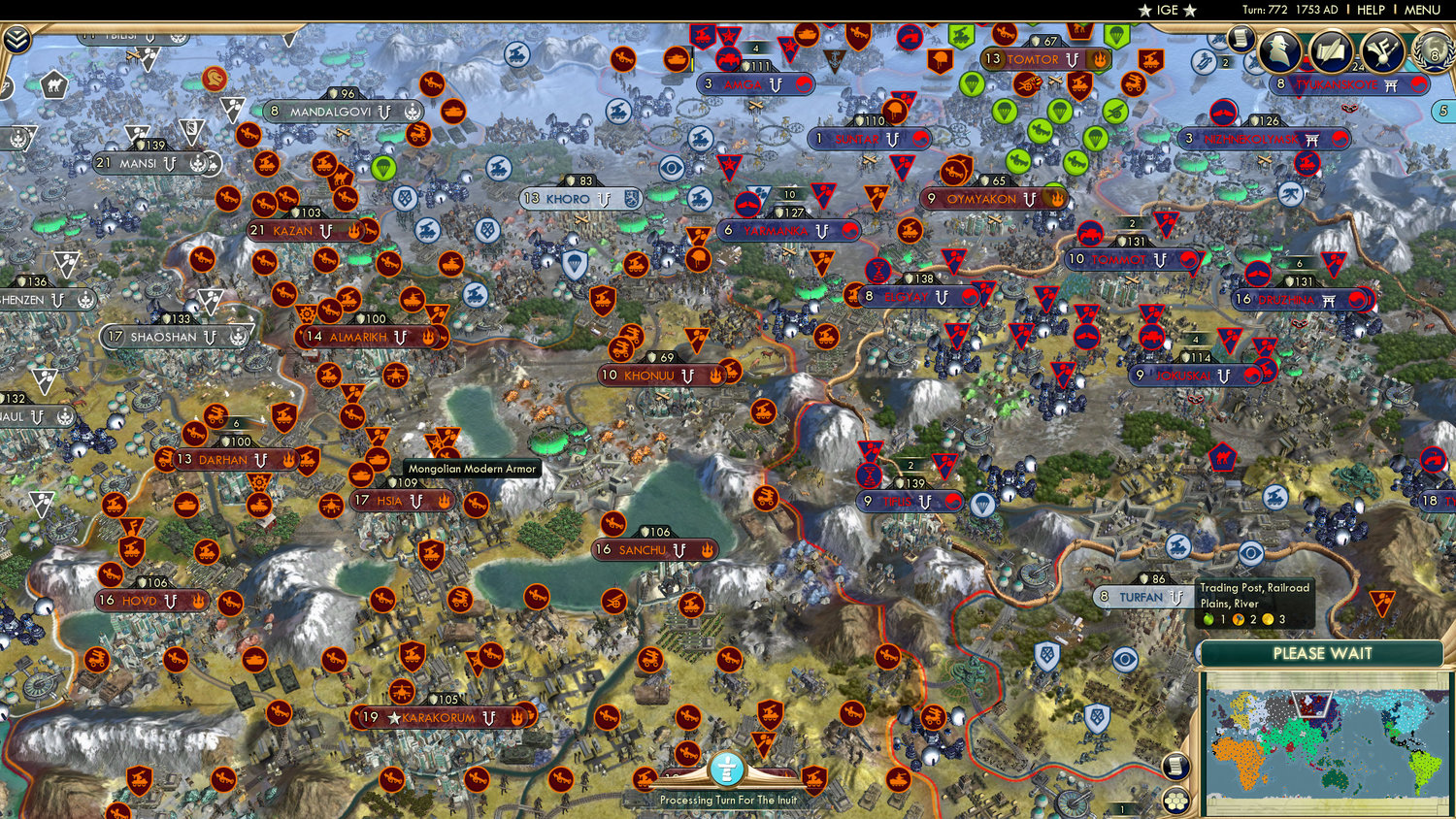Open HELP from the top bar
Viewport: 1456px width, 819px height.
[1372, 10]
